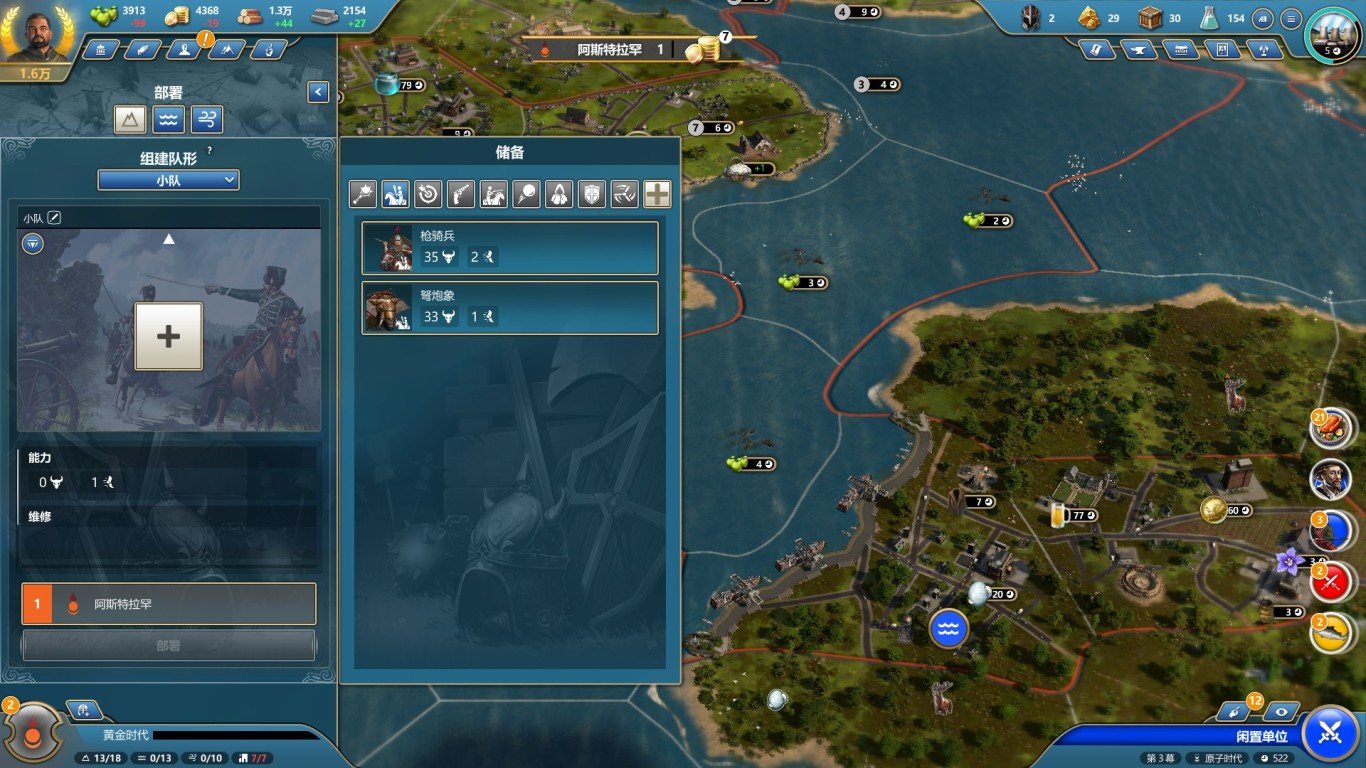
Task: Click the crossed swords idle units button
Action: [1330, 732]
